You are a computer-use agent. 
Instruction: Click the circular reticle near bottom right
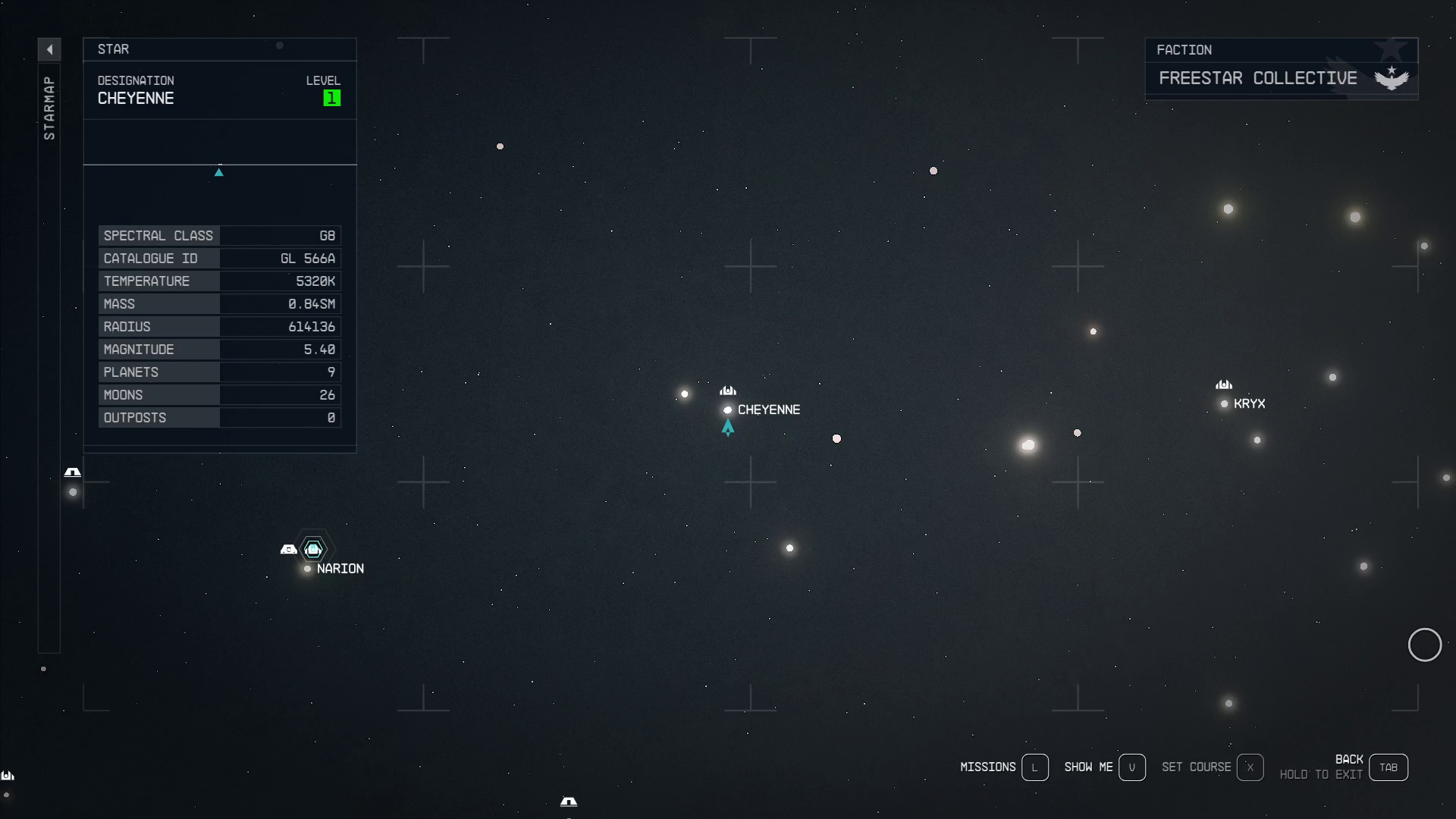coord(1426,645)
